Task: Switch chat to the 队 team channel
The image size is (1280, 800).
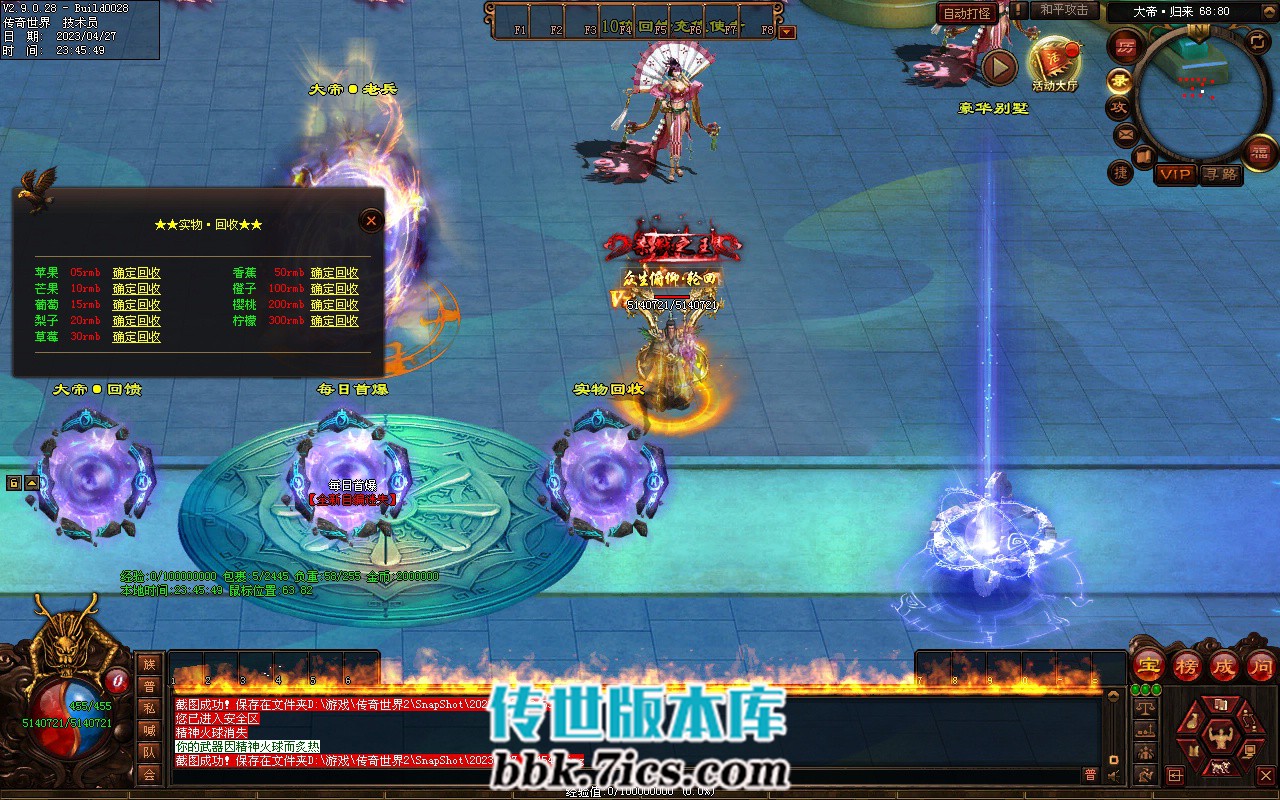Action: coord(149,752)
